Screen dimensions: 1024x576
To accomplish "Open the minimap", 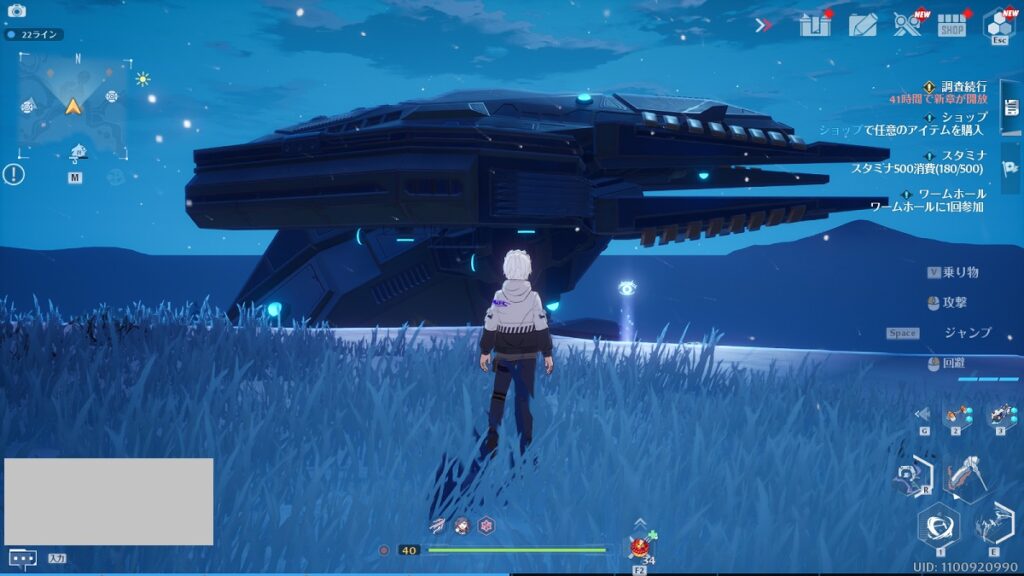I will [x=73, y=106].
